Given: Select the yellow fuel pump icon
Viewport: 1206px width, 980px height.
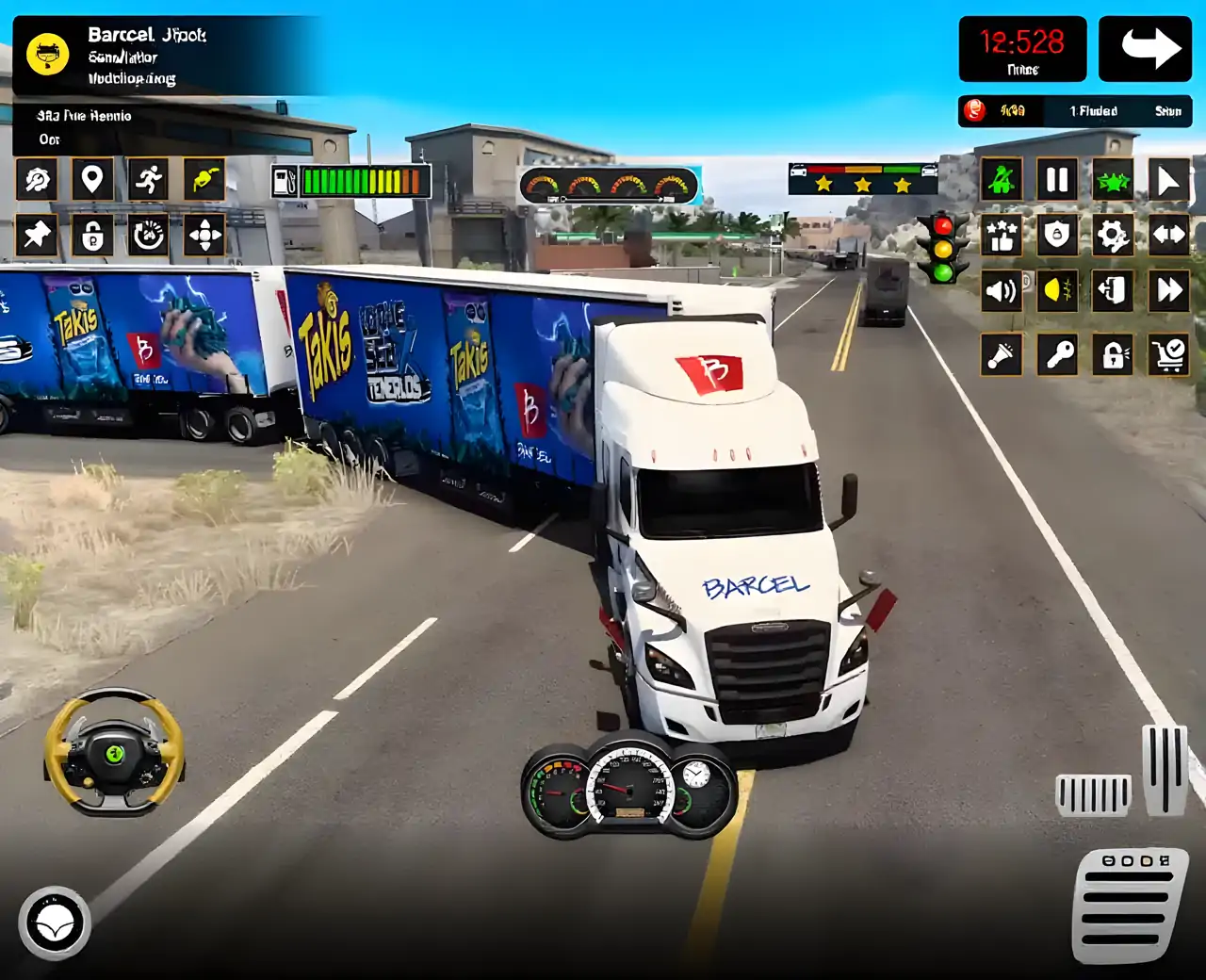Looking at the screenshot, I should (204, 179).
